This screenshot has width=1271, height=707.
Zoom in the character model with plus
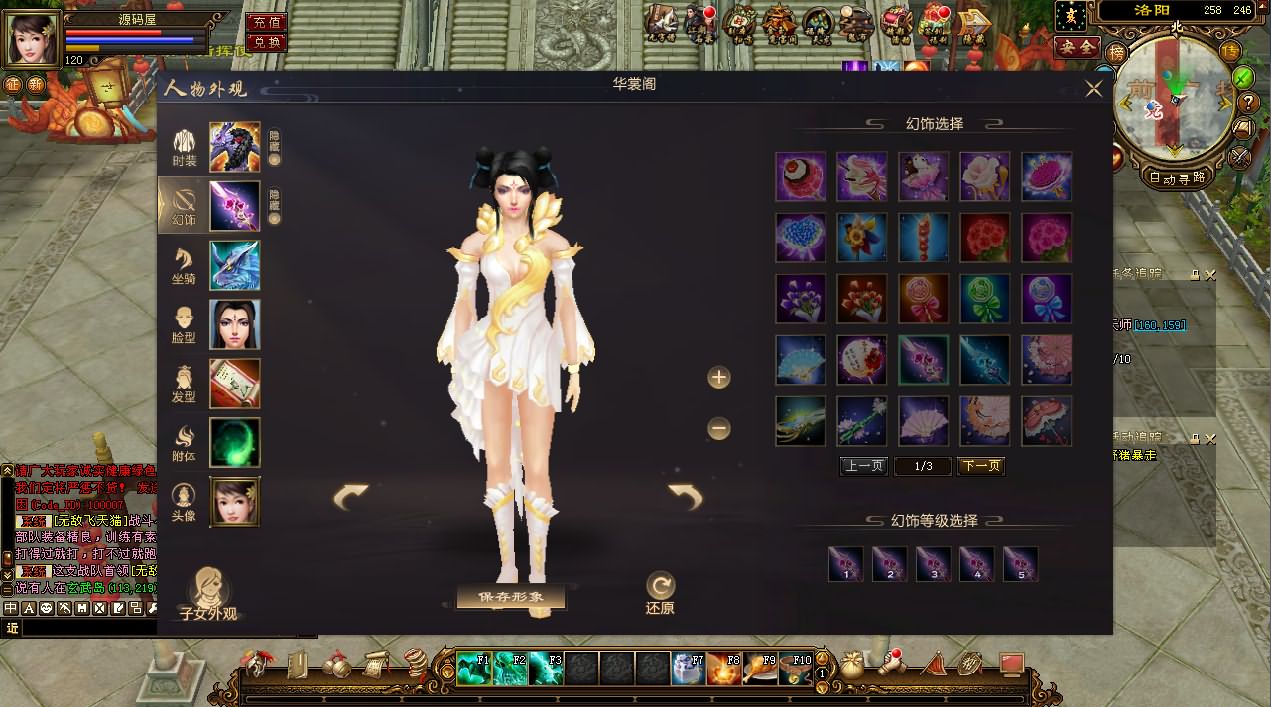(718, 377)
